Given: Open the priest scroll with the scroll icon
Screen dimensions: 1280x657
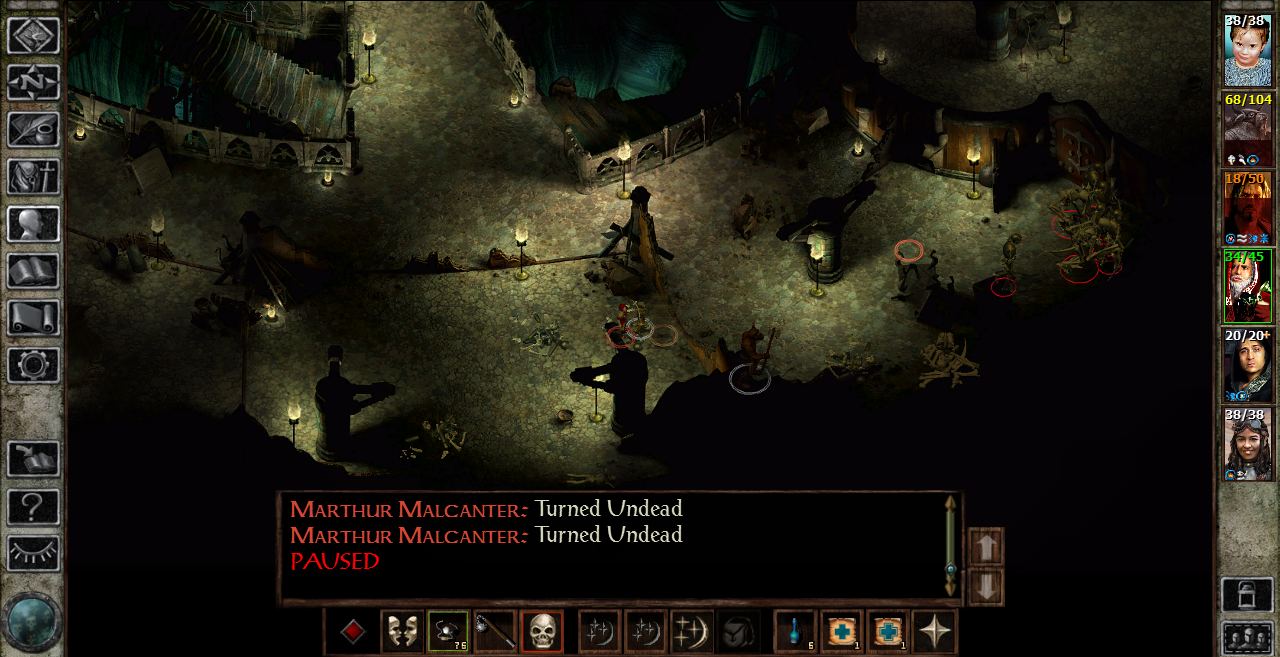Looking at the screenshot, I should click(33, 318).
